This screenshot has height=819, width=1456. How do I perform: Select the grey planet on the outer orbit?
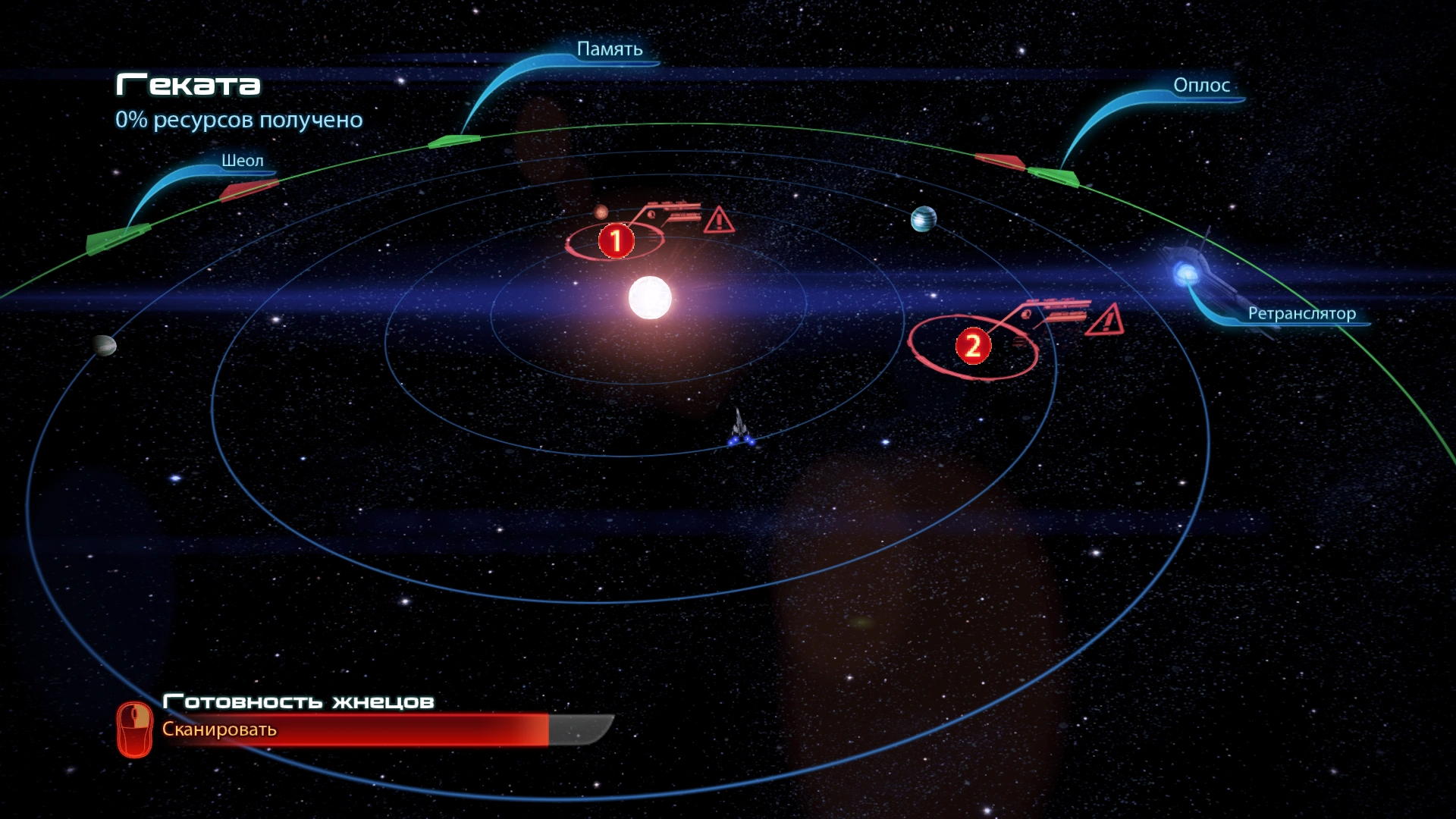pos(104,346)
